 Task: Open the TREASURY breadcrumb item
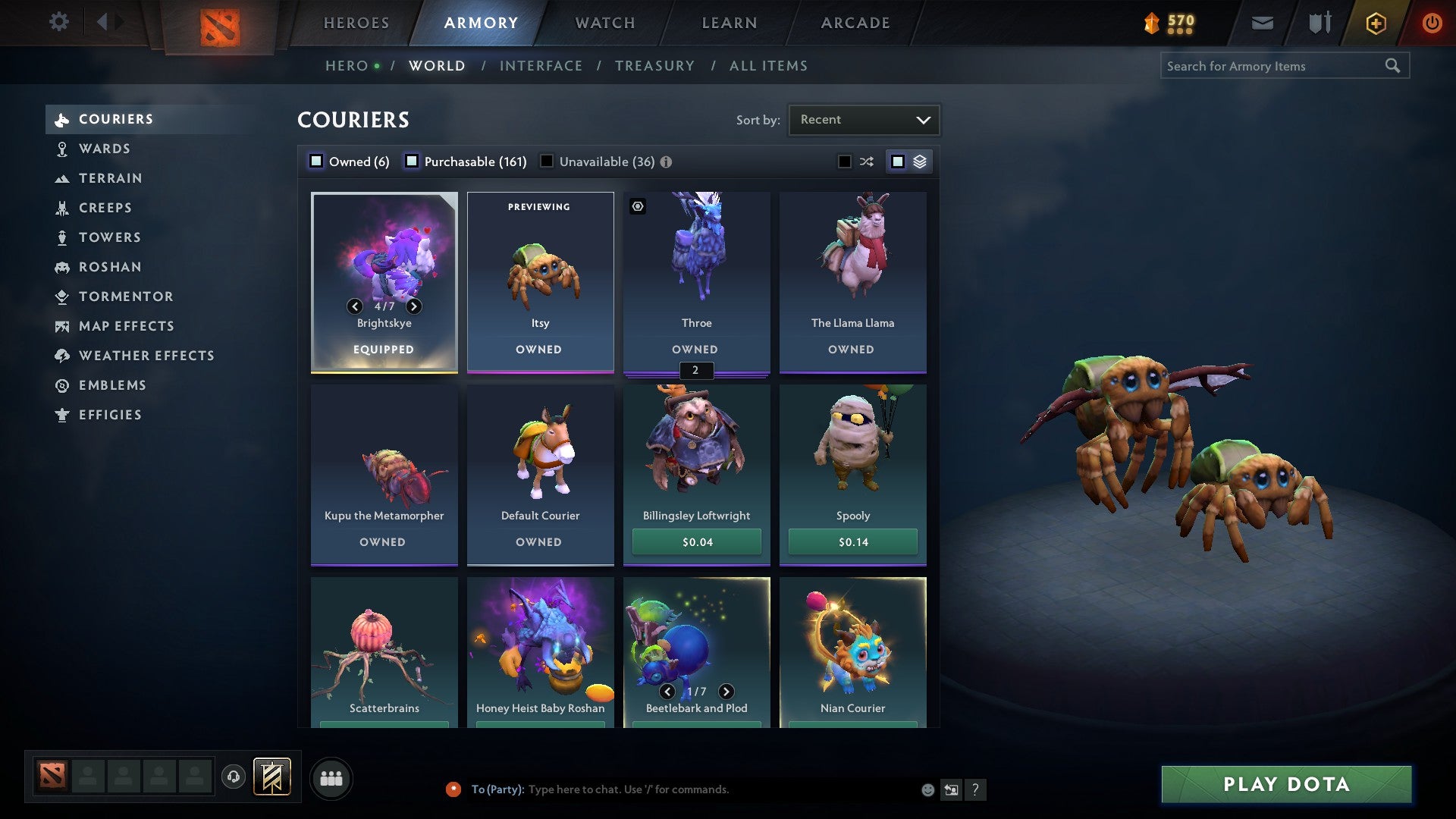tap(654, 65)
